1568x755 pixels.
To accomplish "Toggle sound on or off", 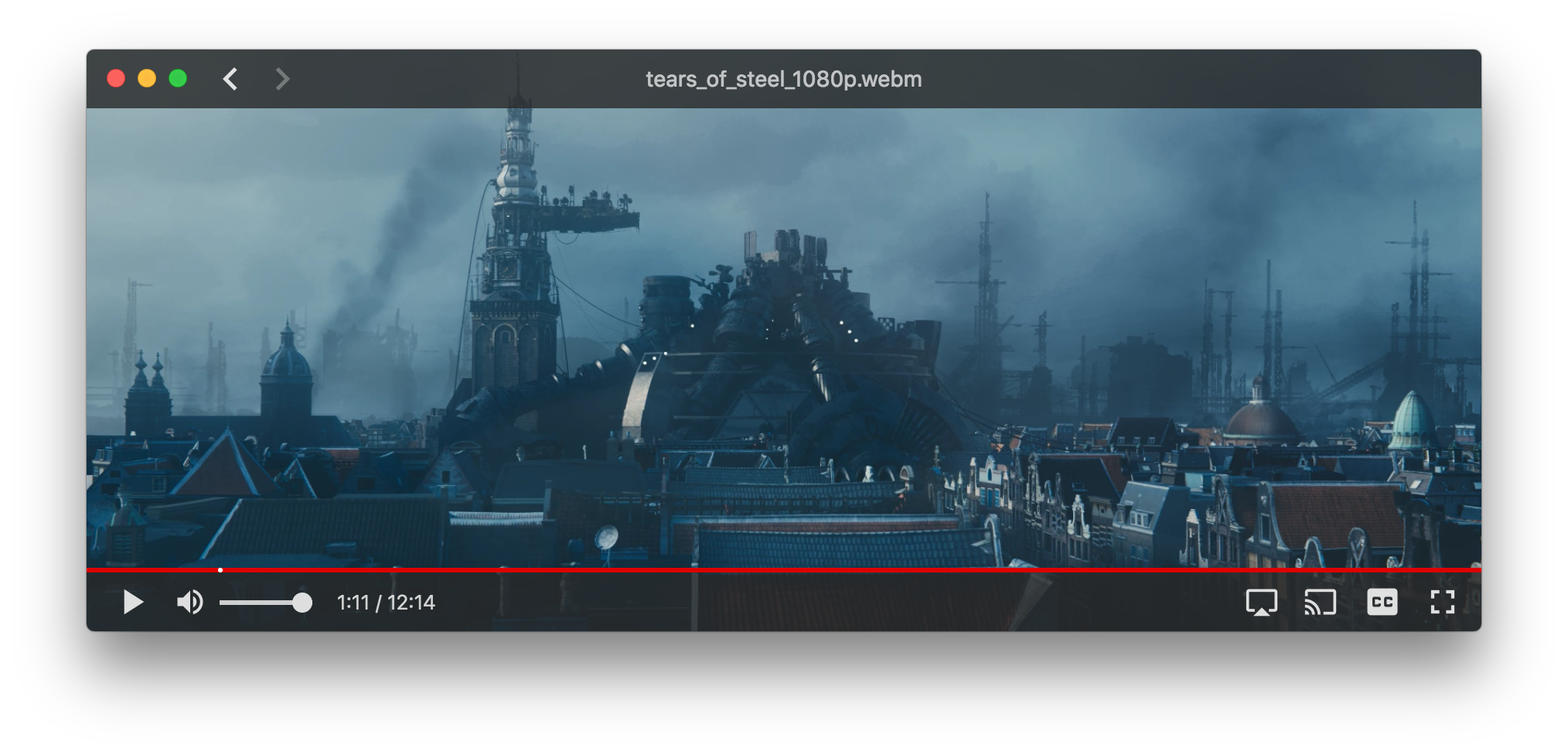I will (x=190, y=602).
